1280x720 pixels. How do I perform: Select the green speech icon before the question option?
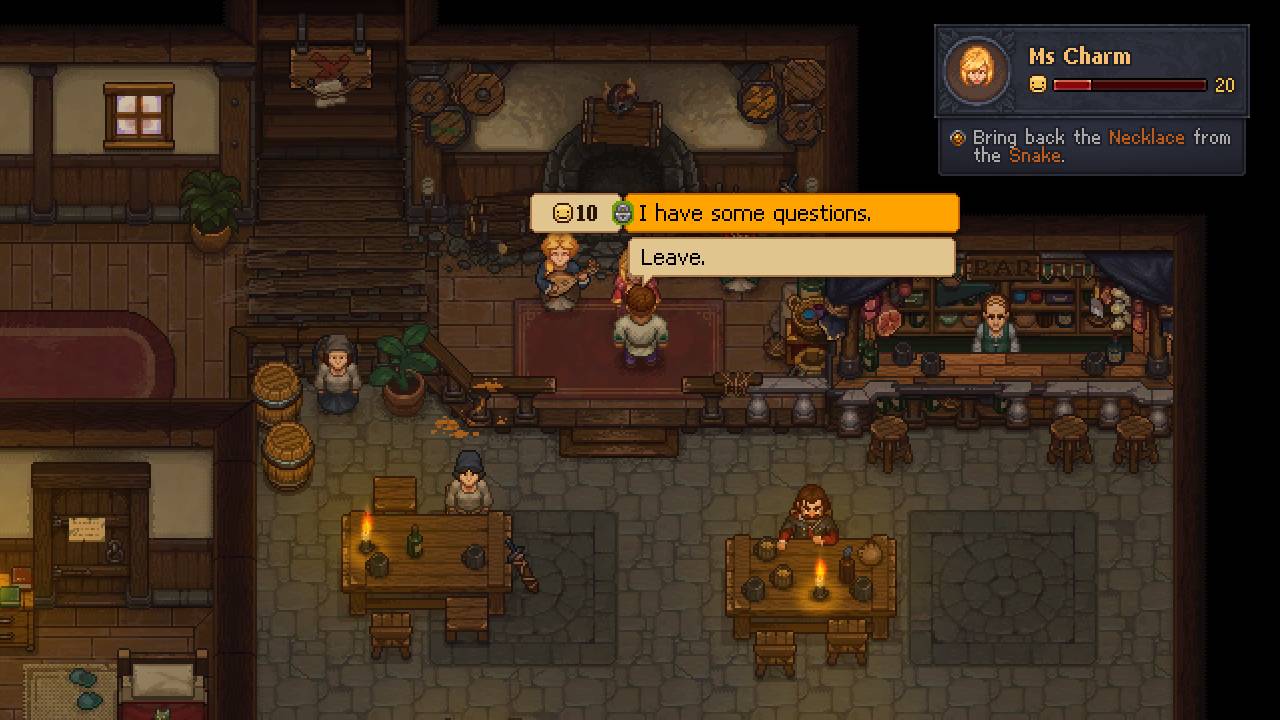(622, 212)
